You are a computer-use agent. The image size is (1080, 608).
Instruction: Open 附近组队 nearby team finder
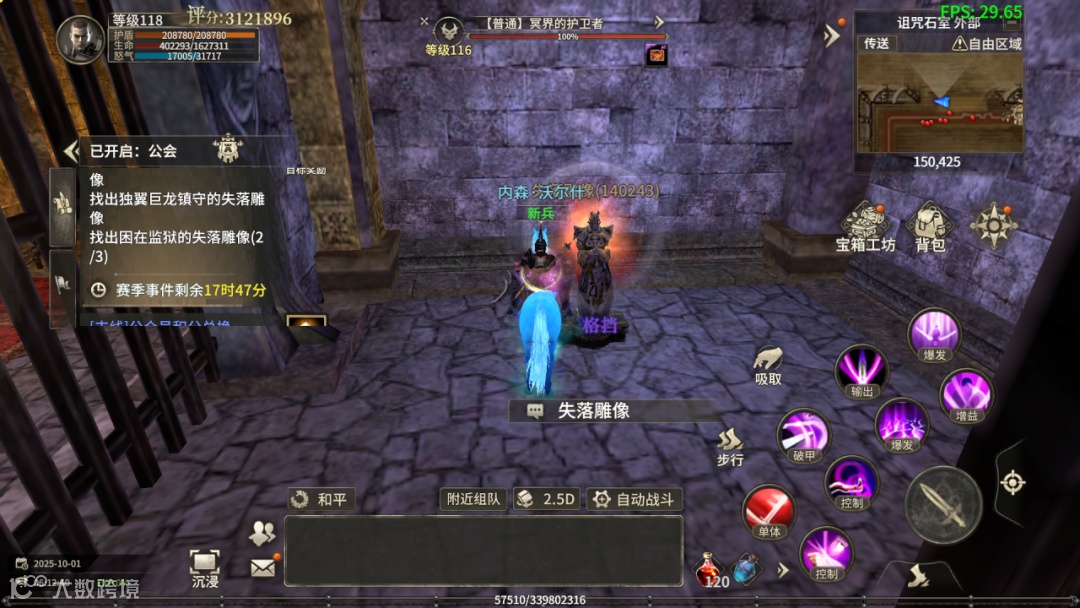pos(473,499)
